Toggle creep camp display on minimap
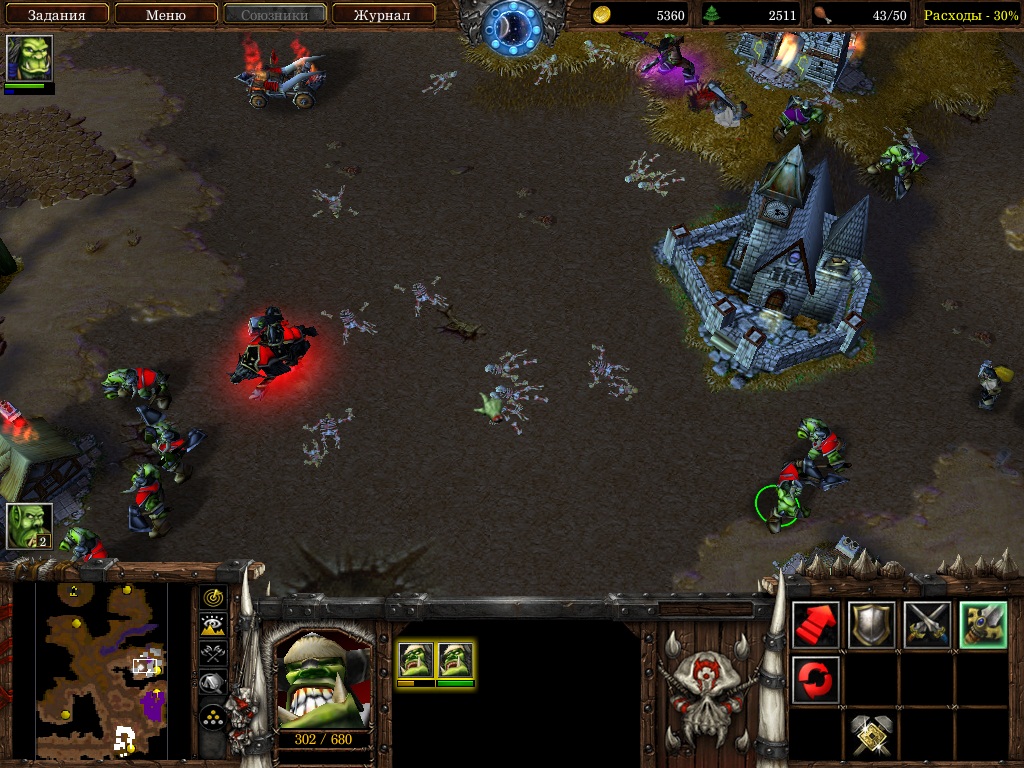Image resolution: width=1024 pixels, height=768 pixels. point(212,683)
